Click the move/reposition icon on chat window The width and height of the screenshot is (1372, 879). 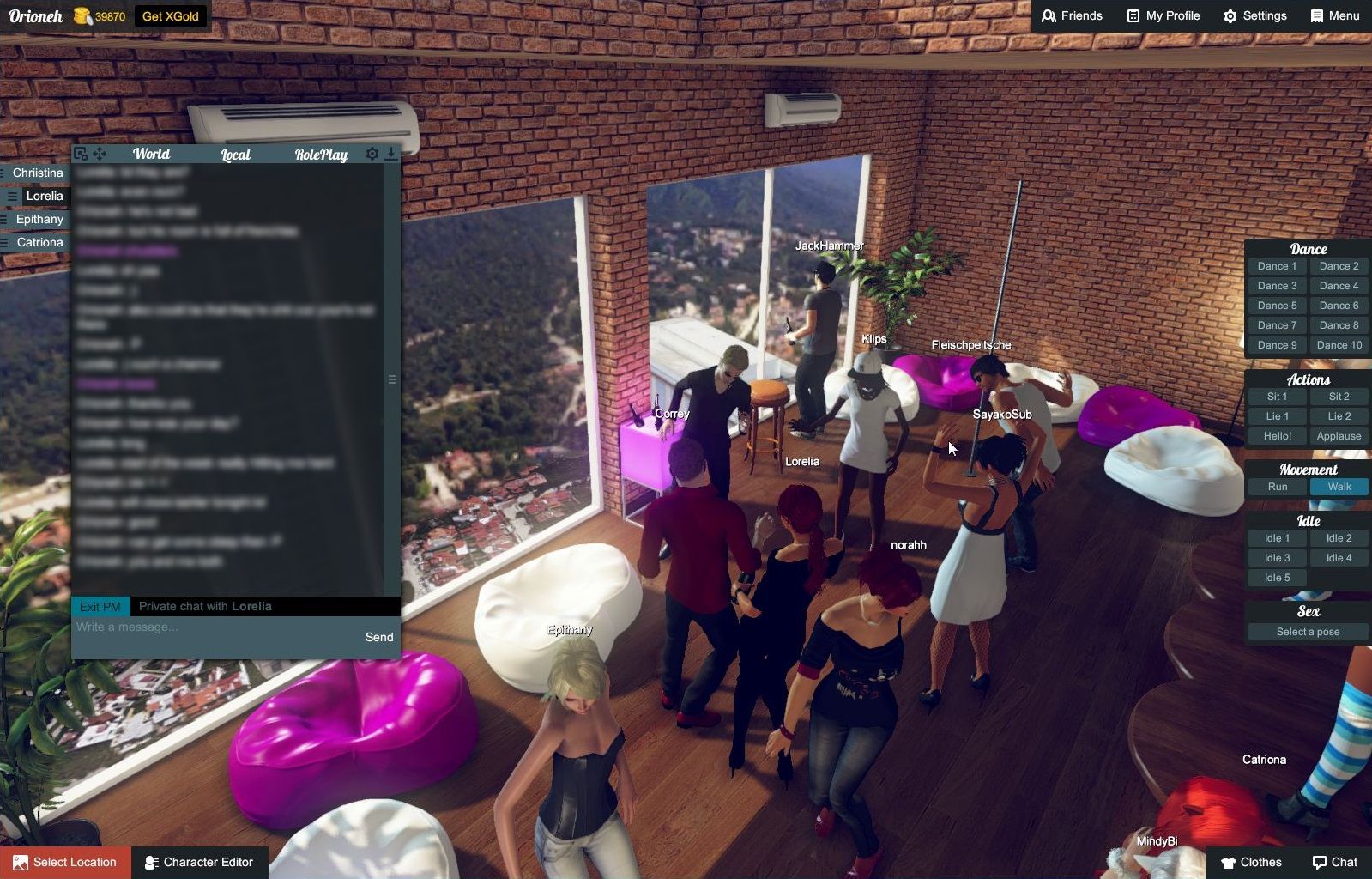[100, 153]
